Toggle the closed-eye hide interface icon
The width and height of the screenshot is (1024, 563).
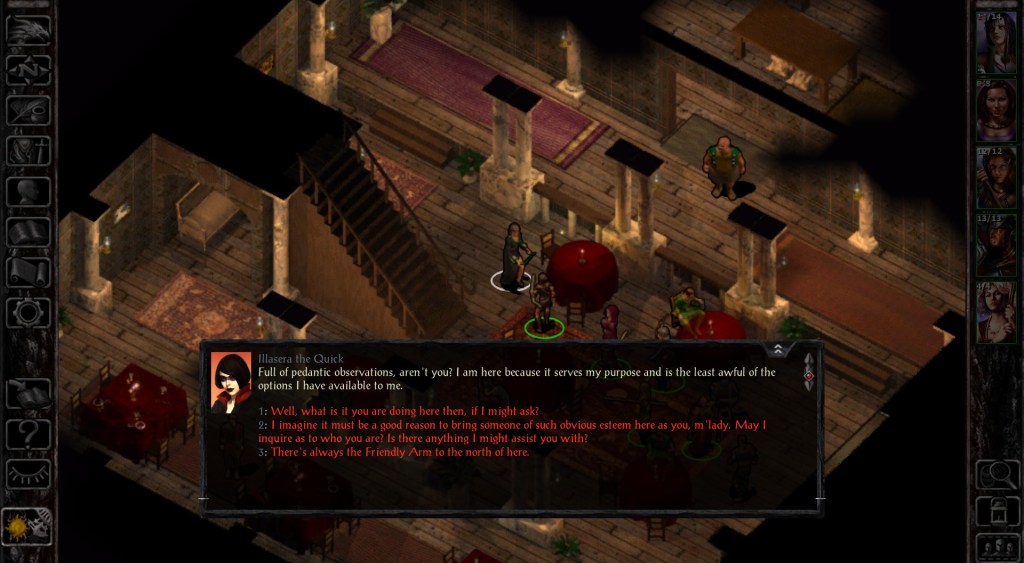coord(28,474)
